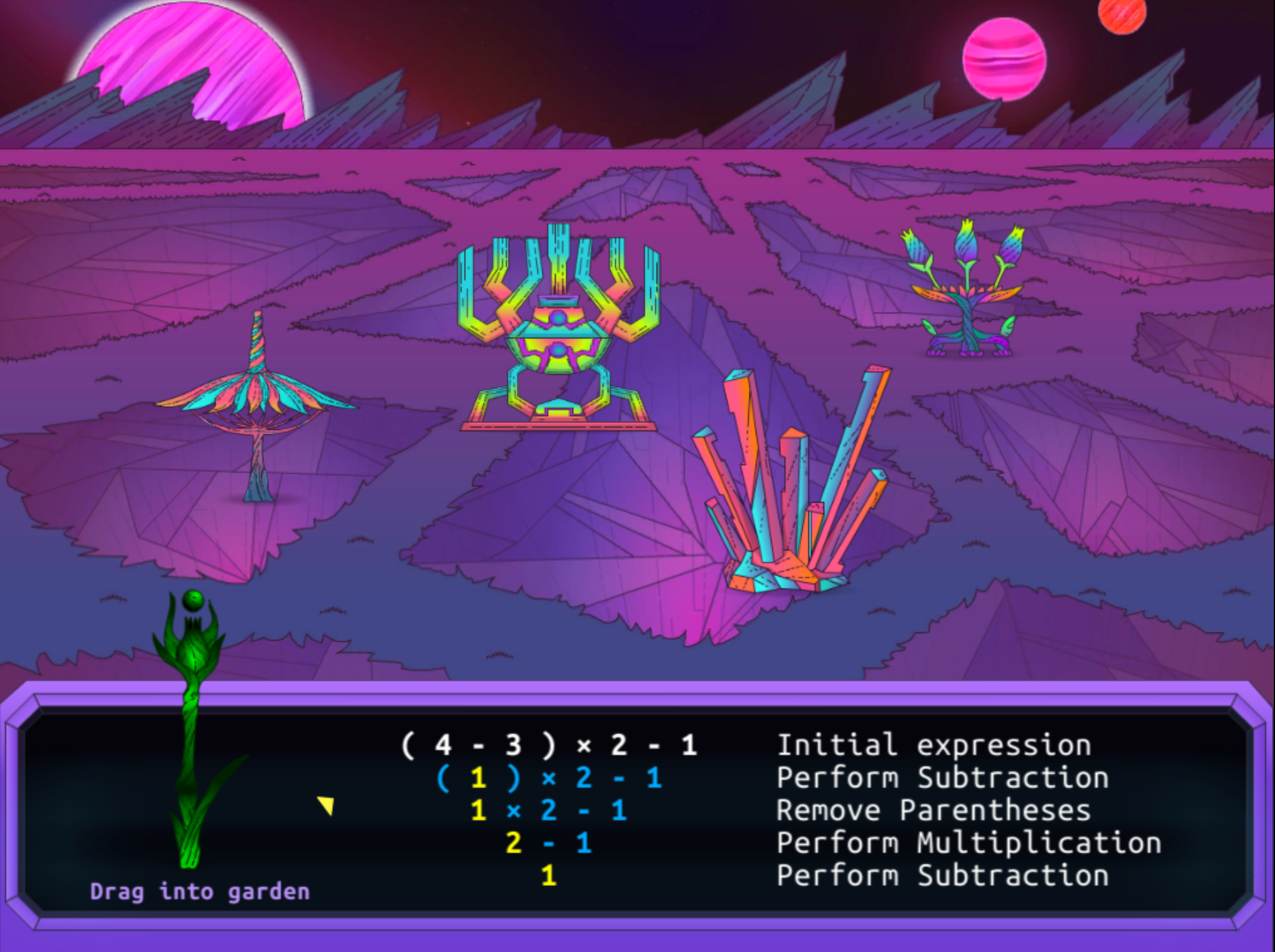The height and width of the screenshot is (952, 1275).
Task: Select the green plant above Drag into garden
Action: [x=191, y=727]
